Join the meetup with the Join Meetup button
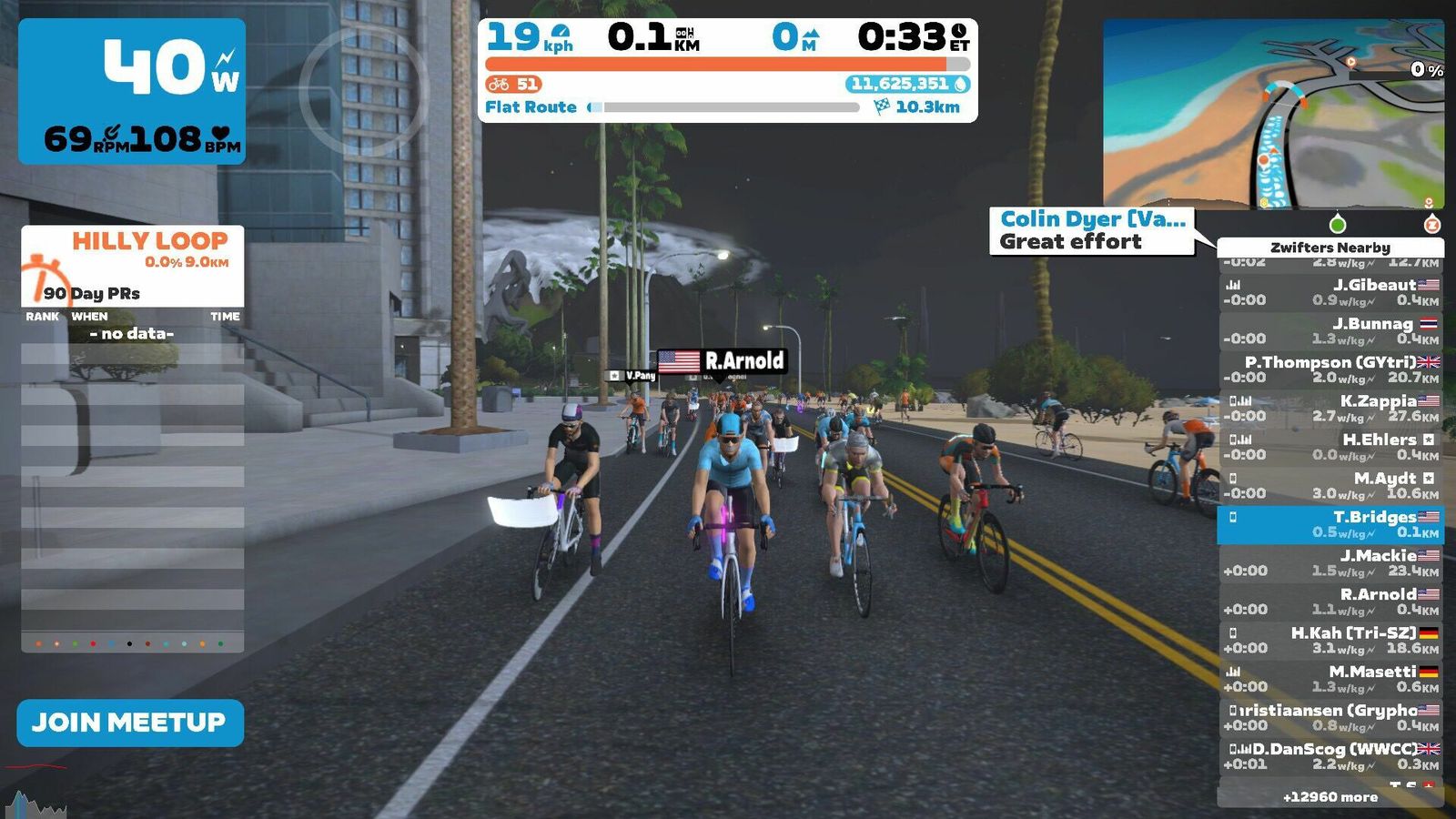The width and height of the screenshot is (1456, 819). tap(130, 723)
